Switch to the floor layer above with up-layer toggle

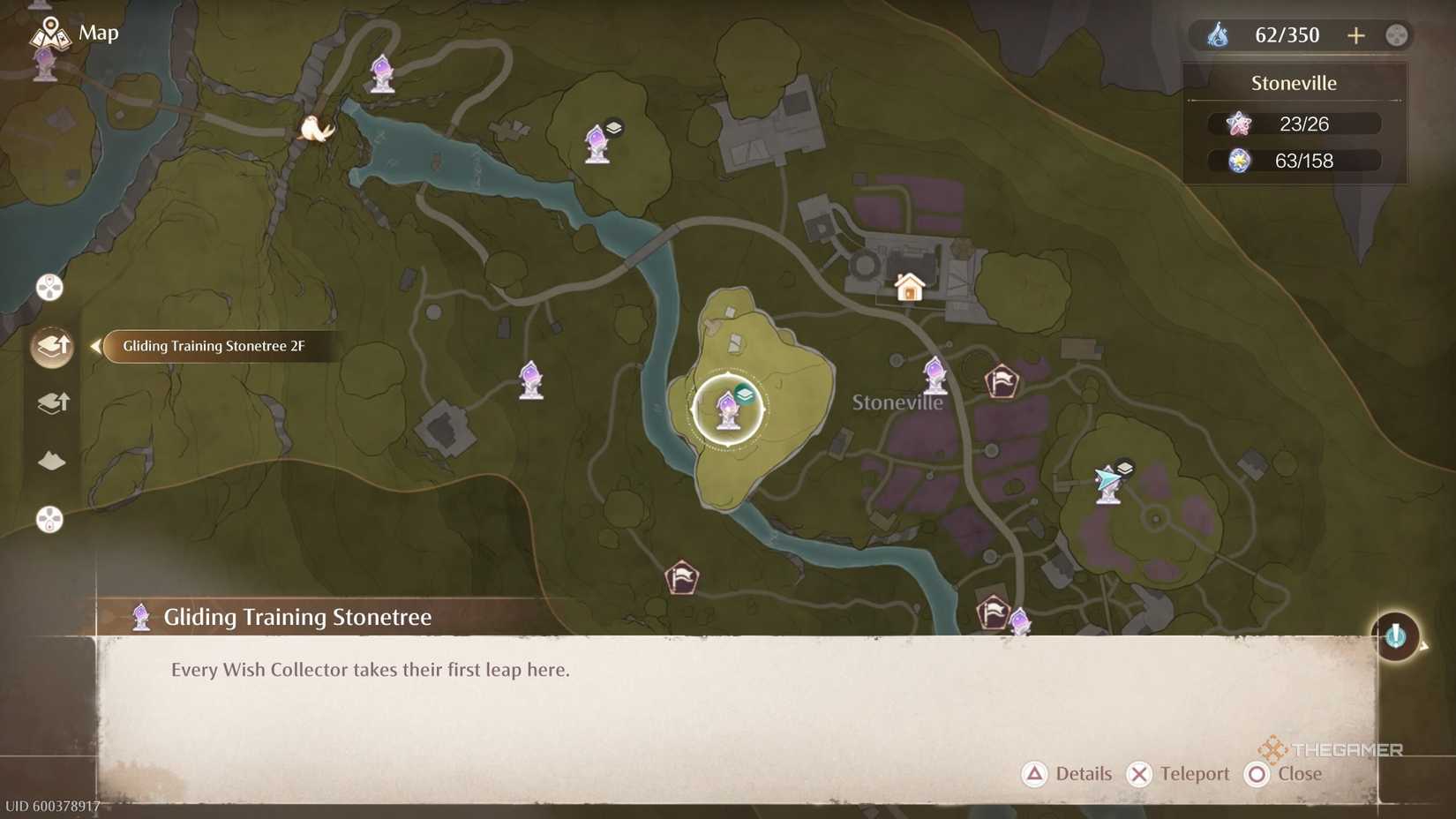pos(50,346)
